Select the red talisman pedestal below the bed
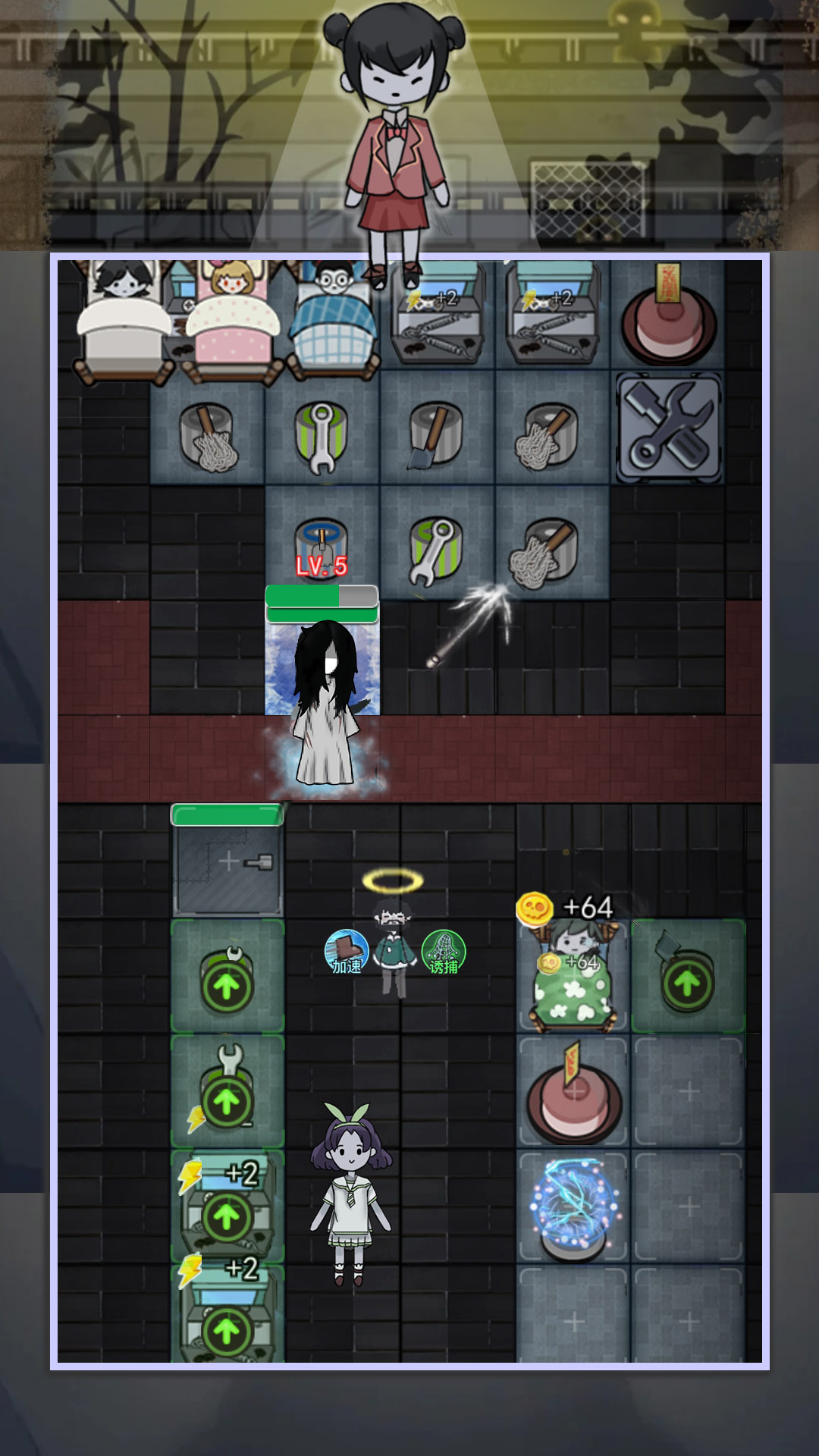The width and height of the screenshot is (819, 1456). coord(573,1094)
